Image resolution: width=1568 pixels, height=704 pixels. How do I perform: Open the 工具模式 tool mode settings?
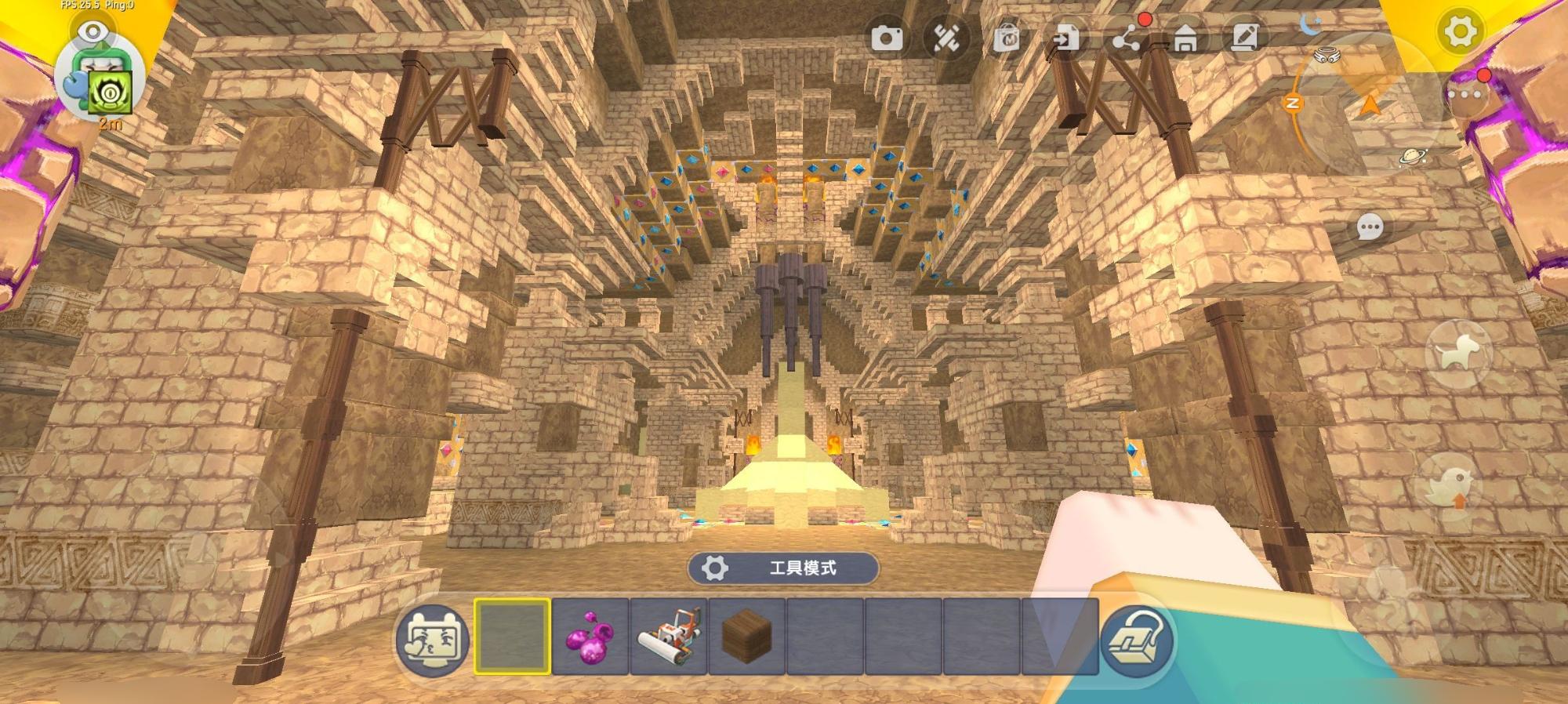[782, 568]
